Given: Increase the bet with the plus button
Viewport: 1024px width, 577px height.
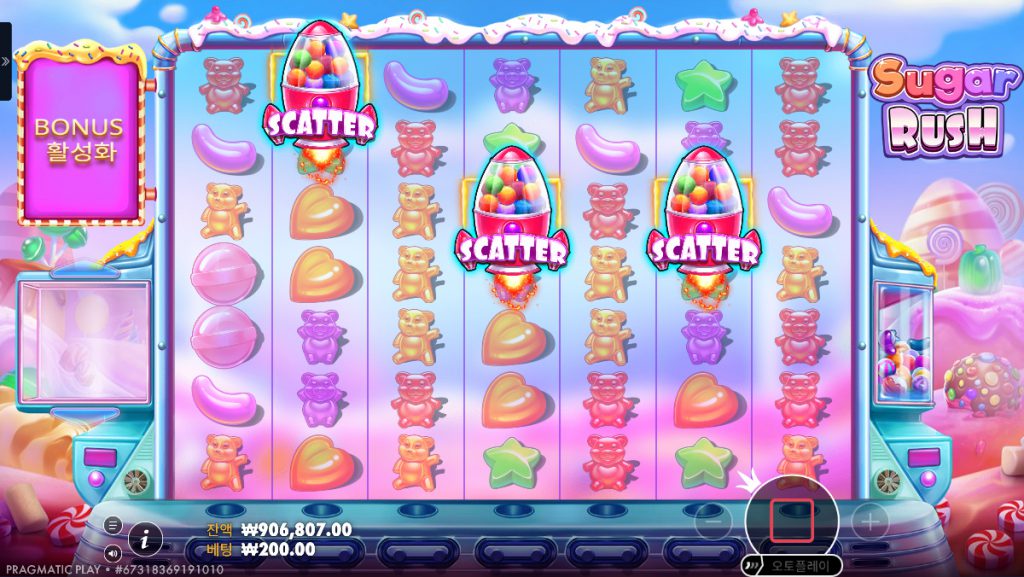Looking at the screenshot, I should (869, 522).
